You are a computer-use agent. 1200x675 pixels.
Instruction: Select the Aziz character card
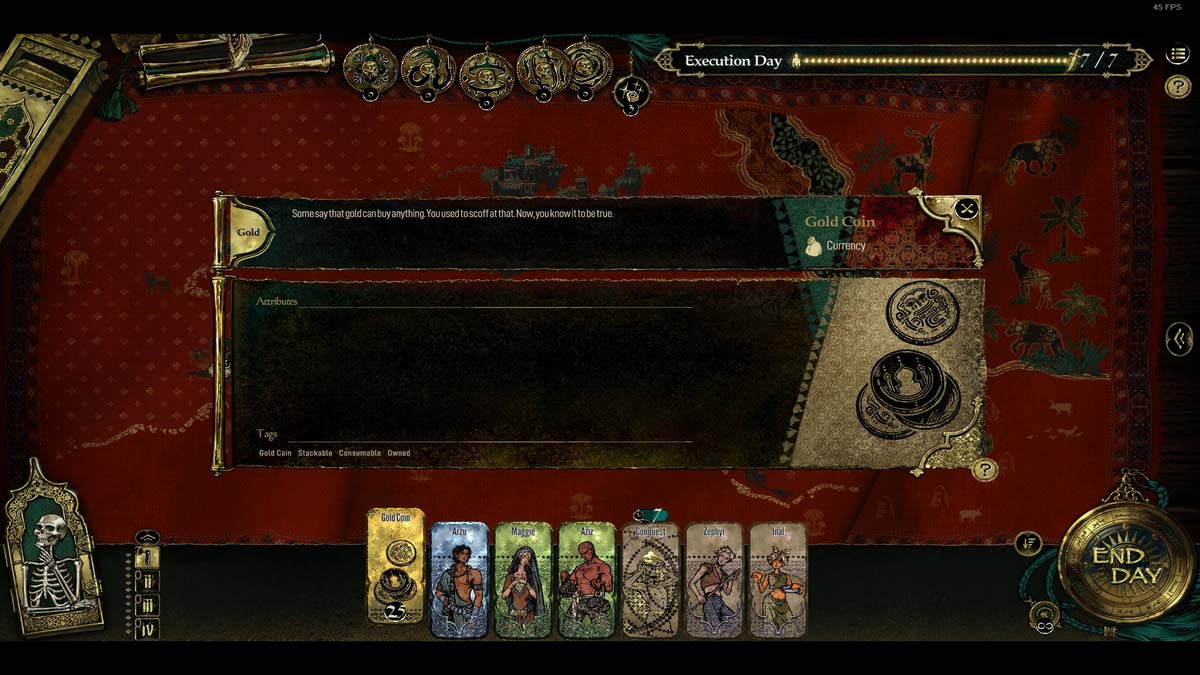point(586,579)
